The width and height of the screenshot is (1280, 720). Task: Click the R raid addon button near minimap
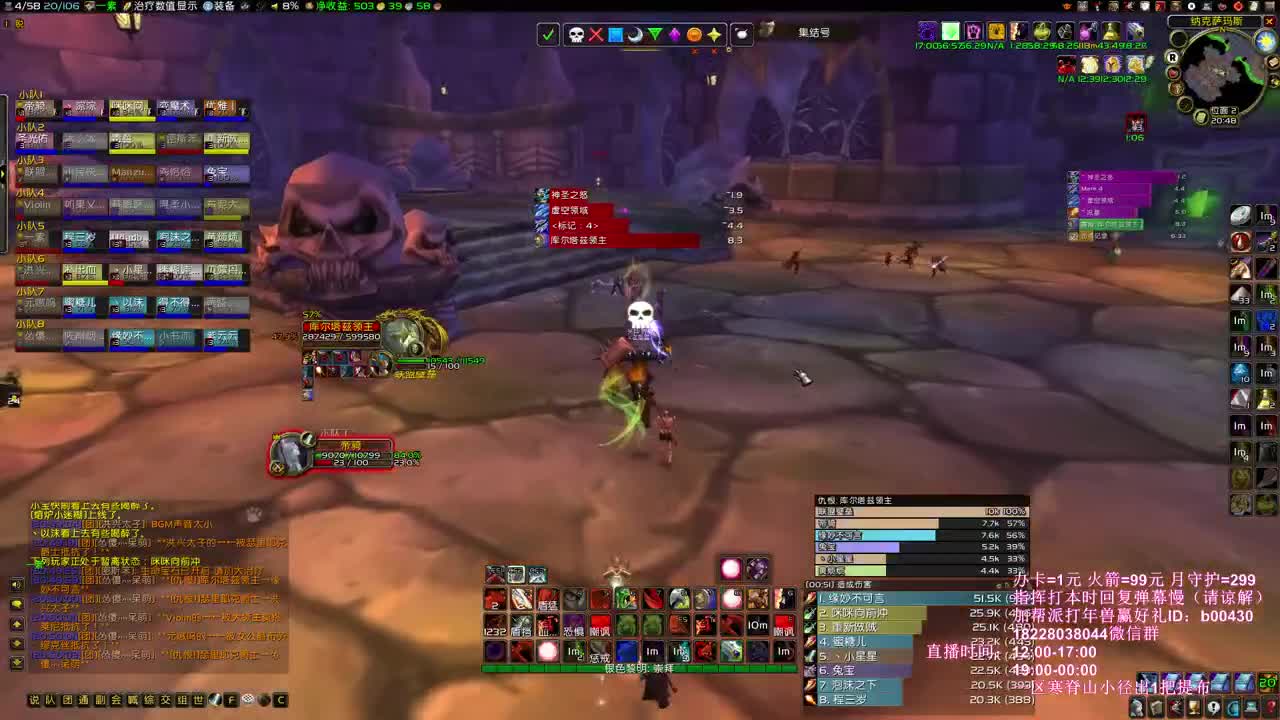pyautogui.click(x=1172, y=58)
